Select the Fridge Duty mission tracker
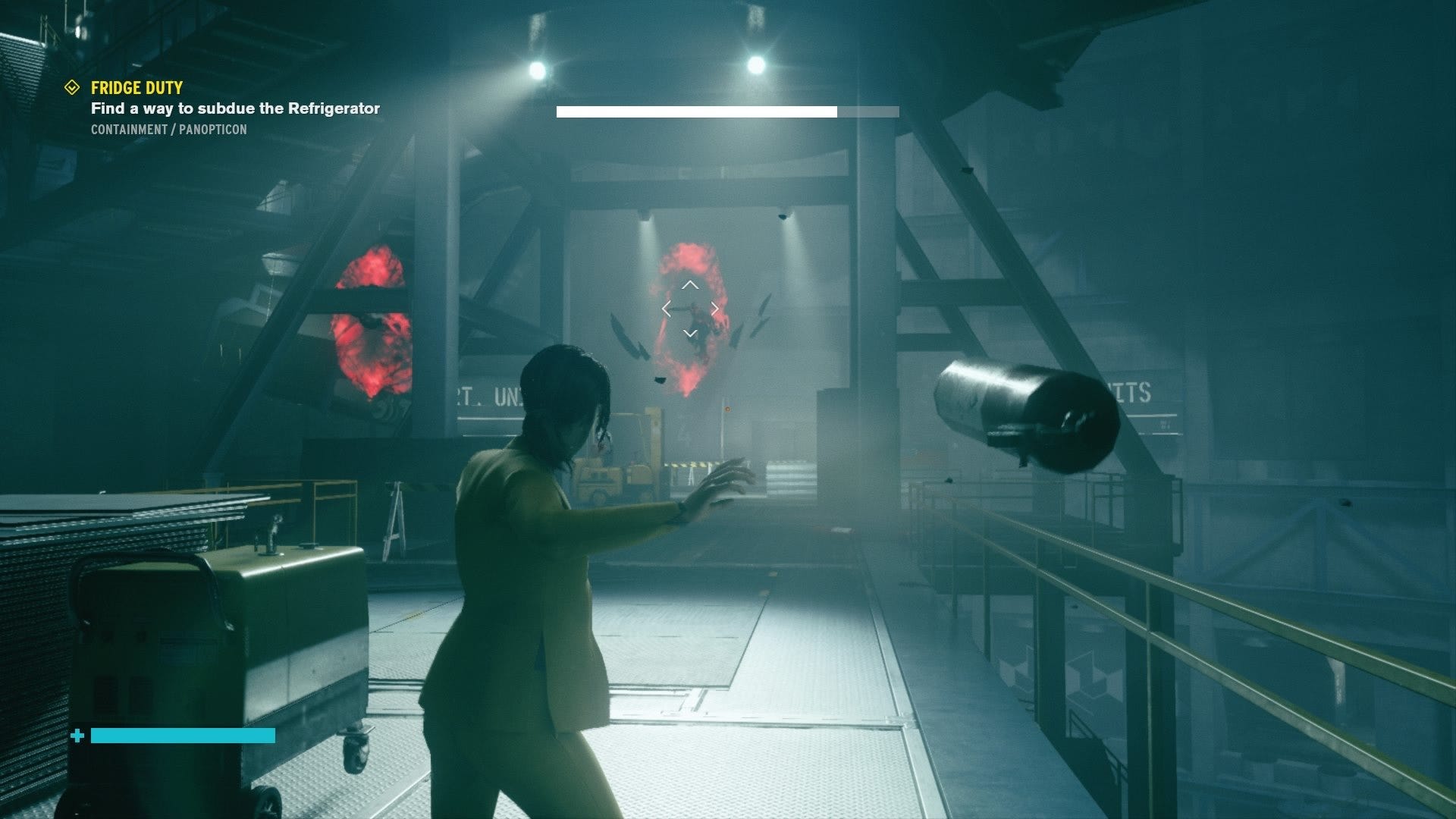The image size is (1456, 819). pyautogui.click(x=137, y=88)
